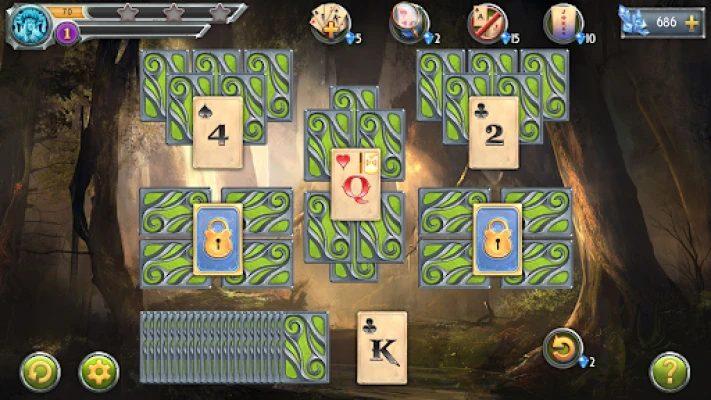Click the King of clubs waste card
Viewport: 711px width, 400px height.
point(382,347)
